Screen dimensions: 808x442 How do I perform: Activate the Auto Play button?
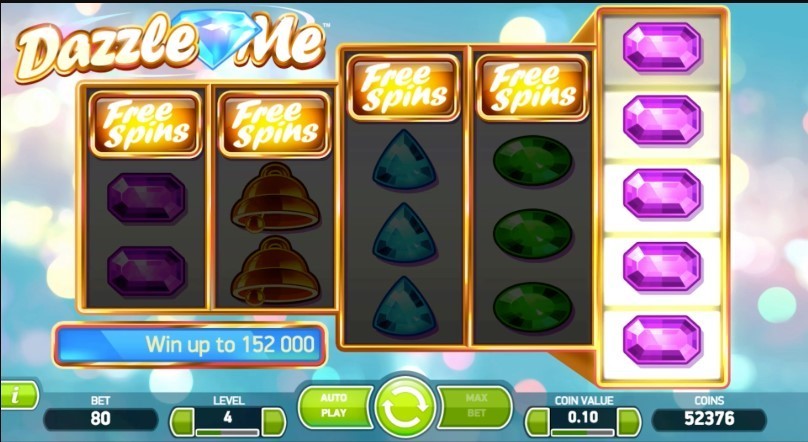(x=333, y=404)
